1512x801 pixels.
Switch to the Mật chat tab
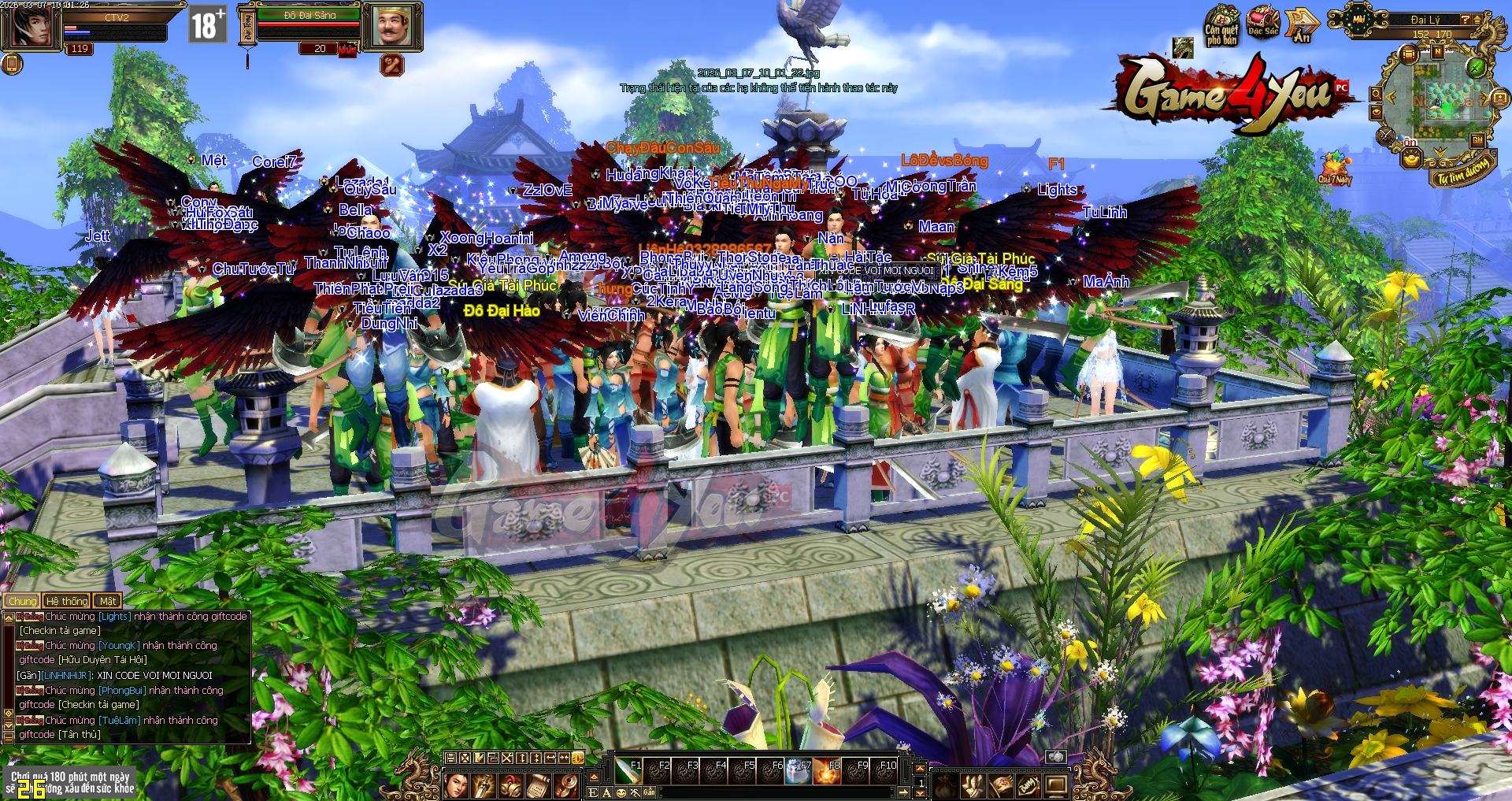pyautogui.click(x=108, y=601)
